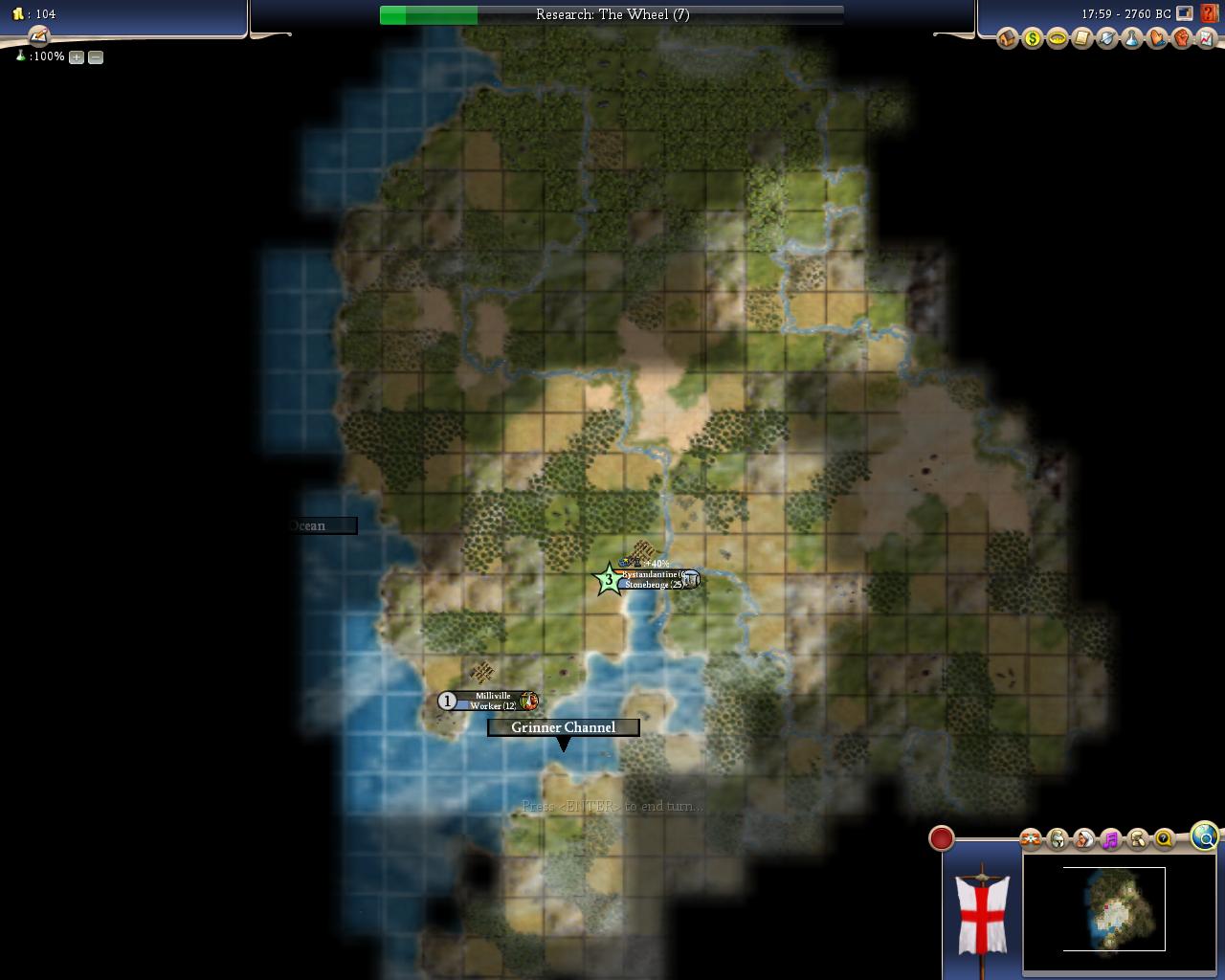Open the victory conditions fist icon
Viewport: 1225px width, 980px height.
(x=1181, y=38)
